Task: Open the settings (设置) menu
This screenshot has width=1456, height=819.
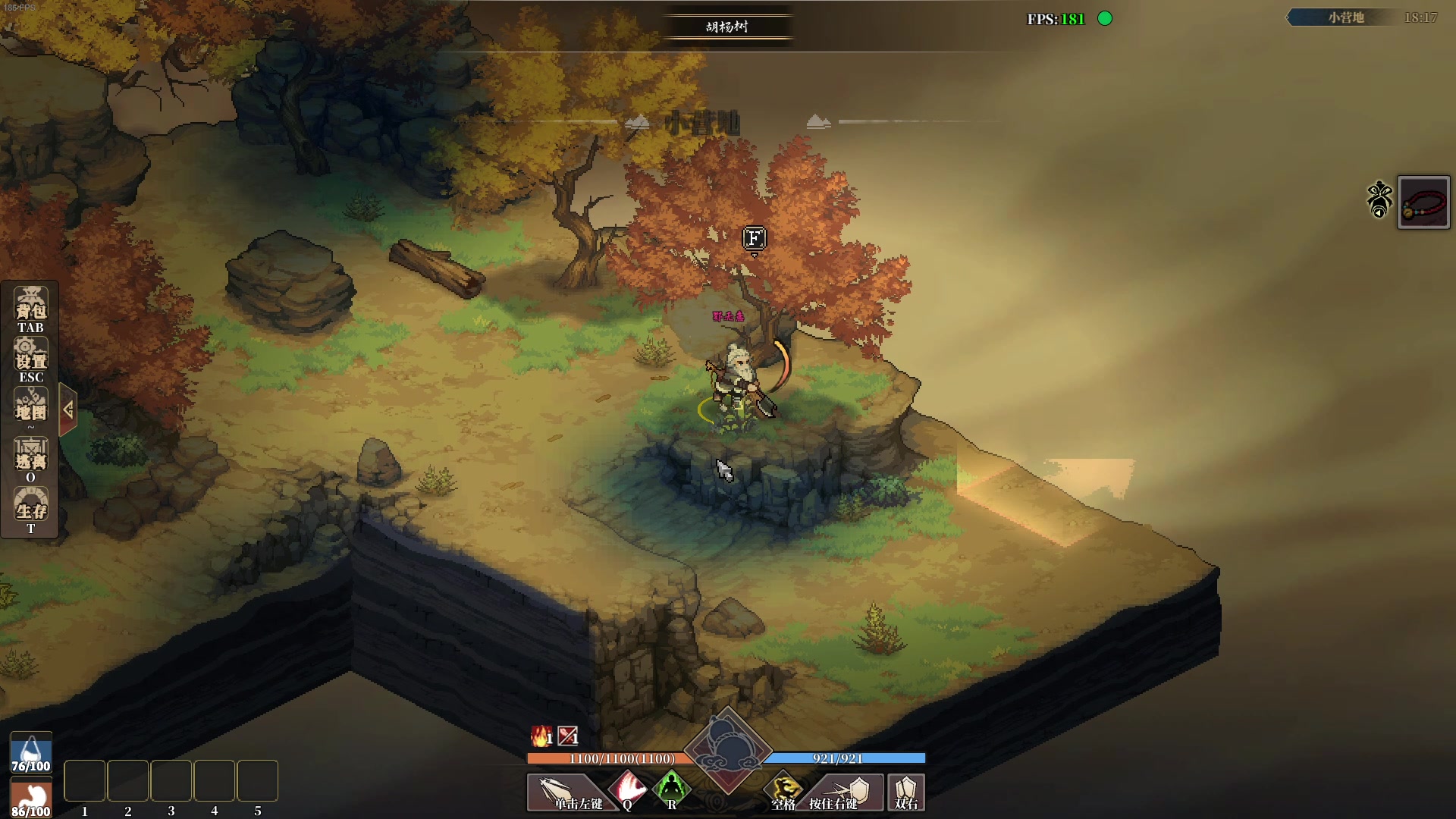Action: coord(30,358)
